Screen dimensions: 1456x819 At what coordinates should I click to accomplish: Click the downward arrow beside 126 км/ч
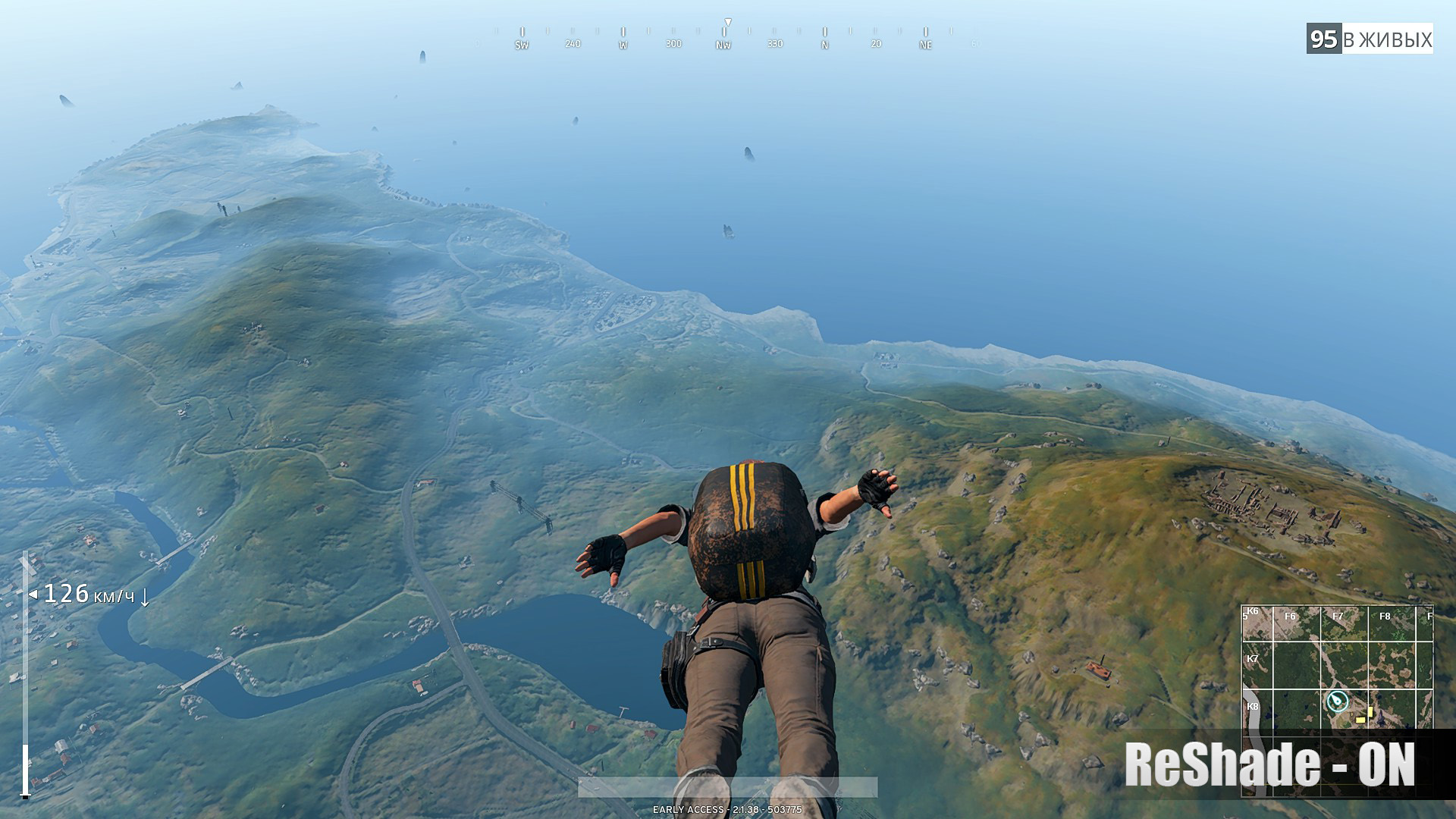click(145, 597)
